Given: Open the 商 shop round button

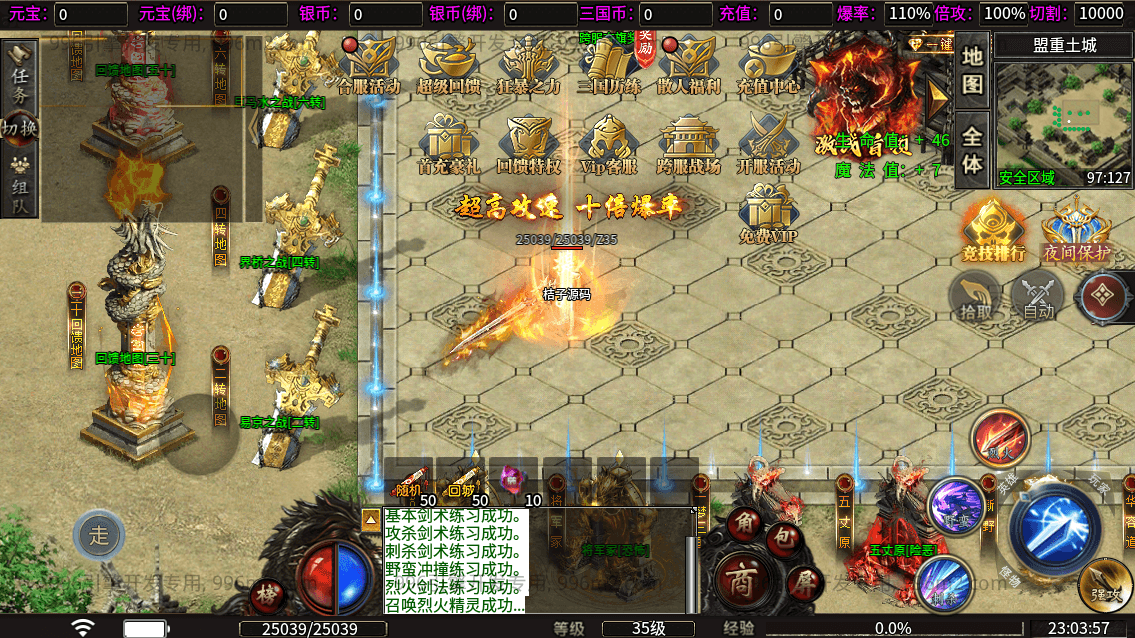Looking at the screenshot, I should 740,583.
